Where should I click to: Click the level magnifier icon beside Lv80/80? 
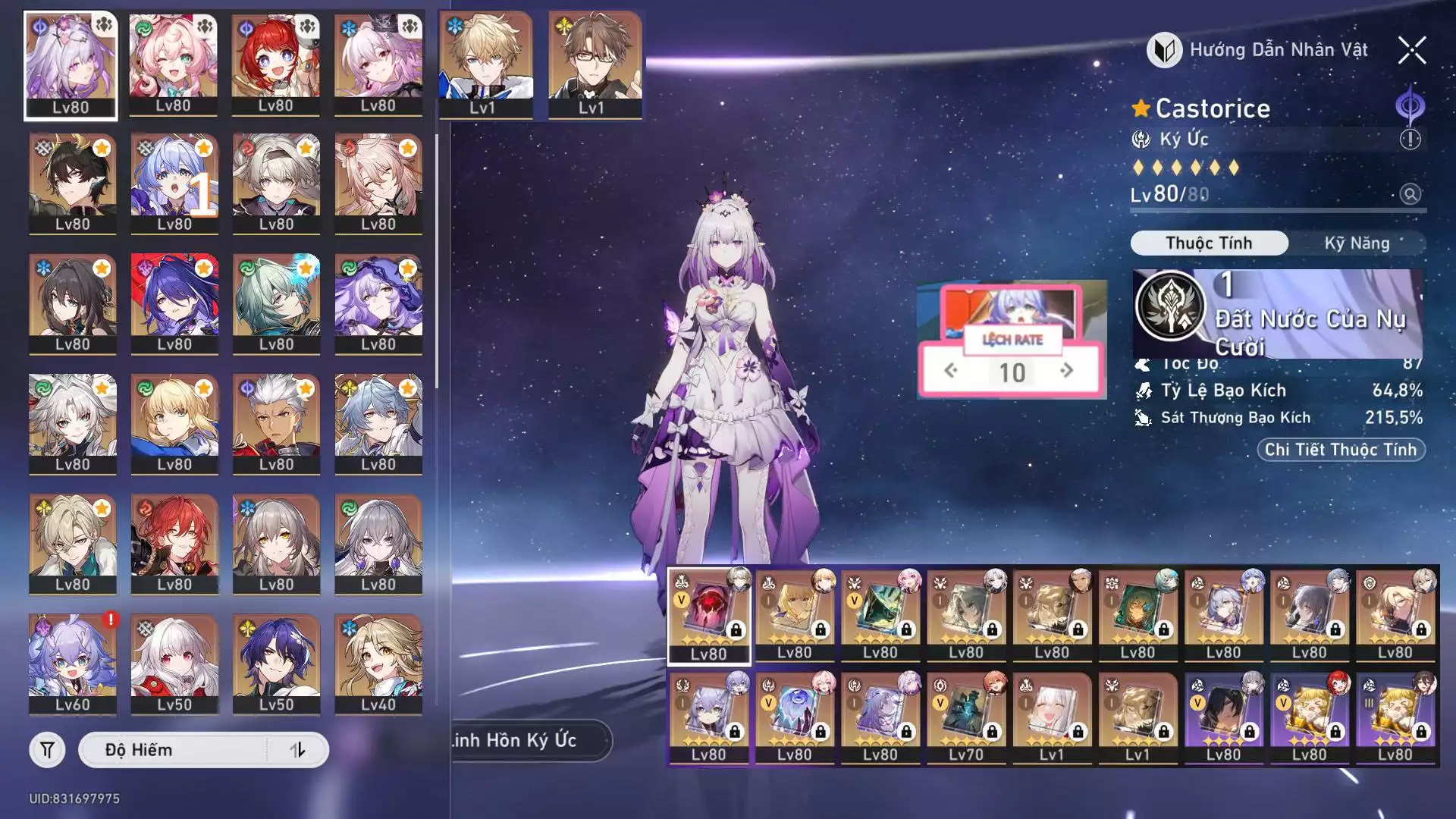[1410, 194]
